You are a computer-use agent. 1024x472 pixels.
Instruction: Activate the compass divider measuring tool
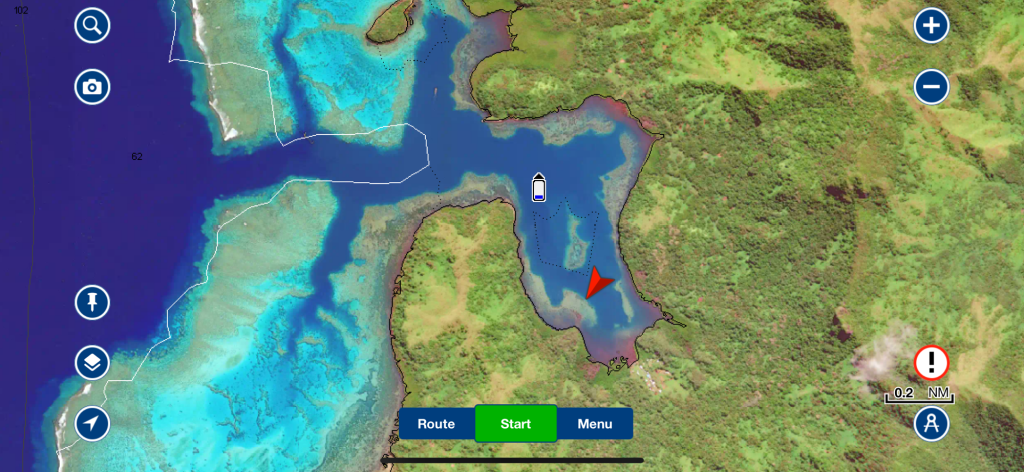(x=931, y=424)
